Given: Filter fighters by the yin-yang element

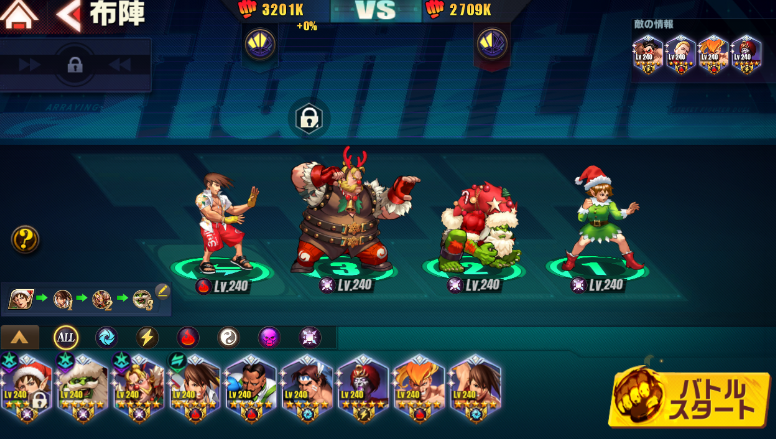Looking at the screenshot, I should [228, 337].
